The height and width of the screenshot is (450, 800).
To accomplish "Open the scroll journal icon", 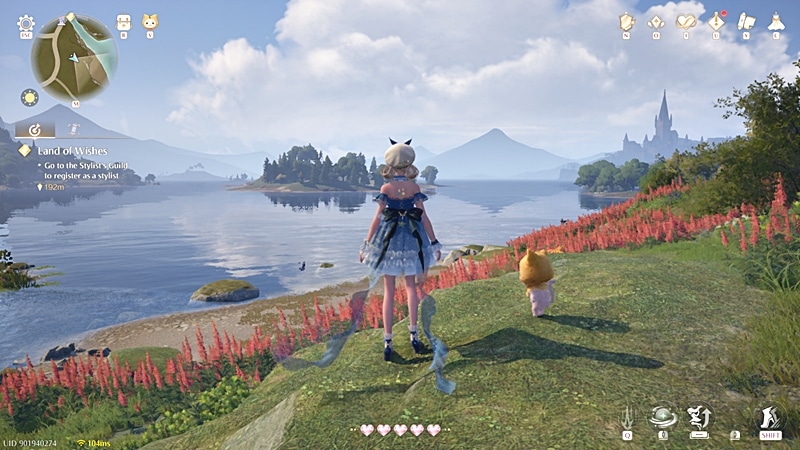I will (745, 21).
